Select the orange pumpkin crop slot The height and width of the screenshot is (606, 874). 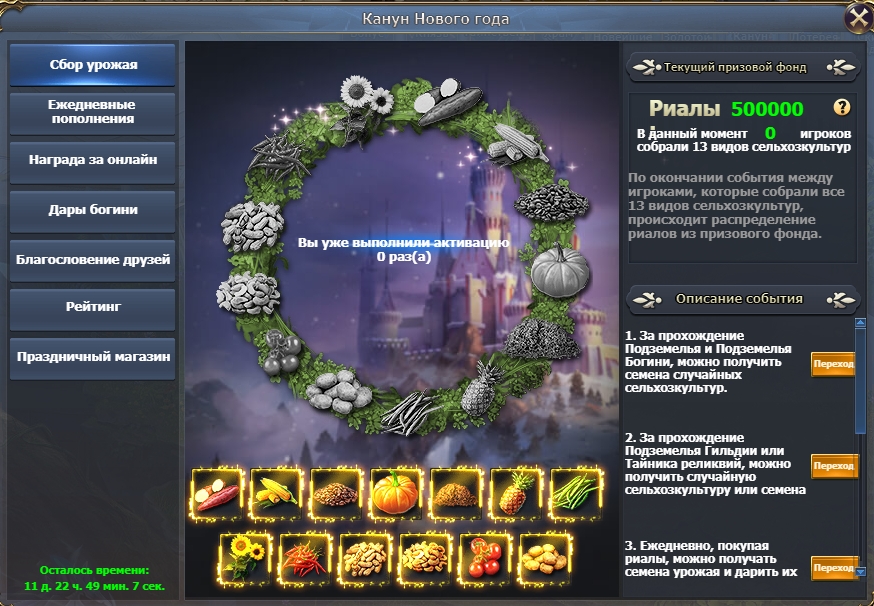(396, 494)
